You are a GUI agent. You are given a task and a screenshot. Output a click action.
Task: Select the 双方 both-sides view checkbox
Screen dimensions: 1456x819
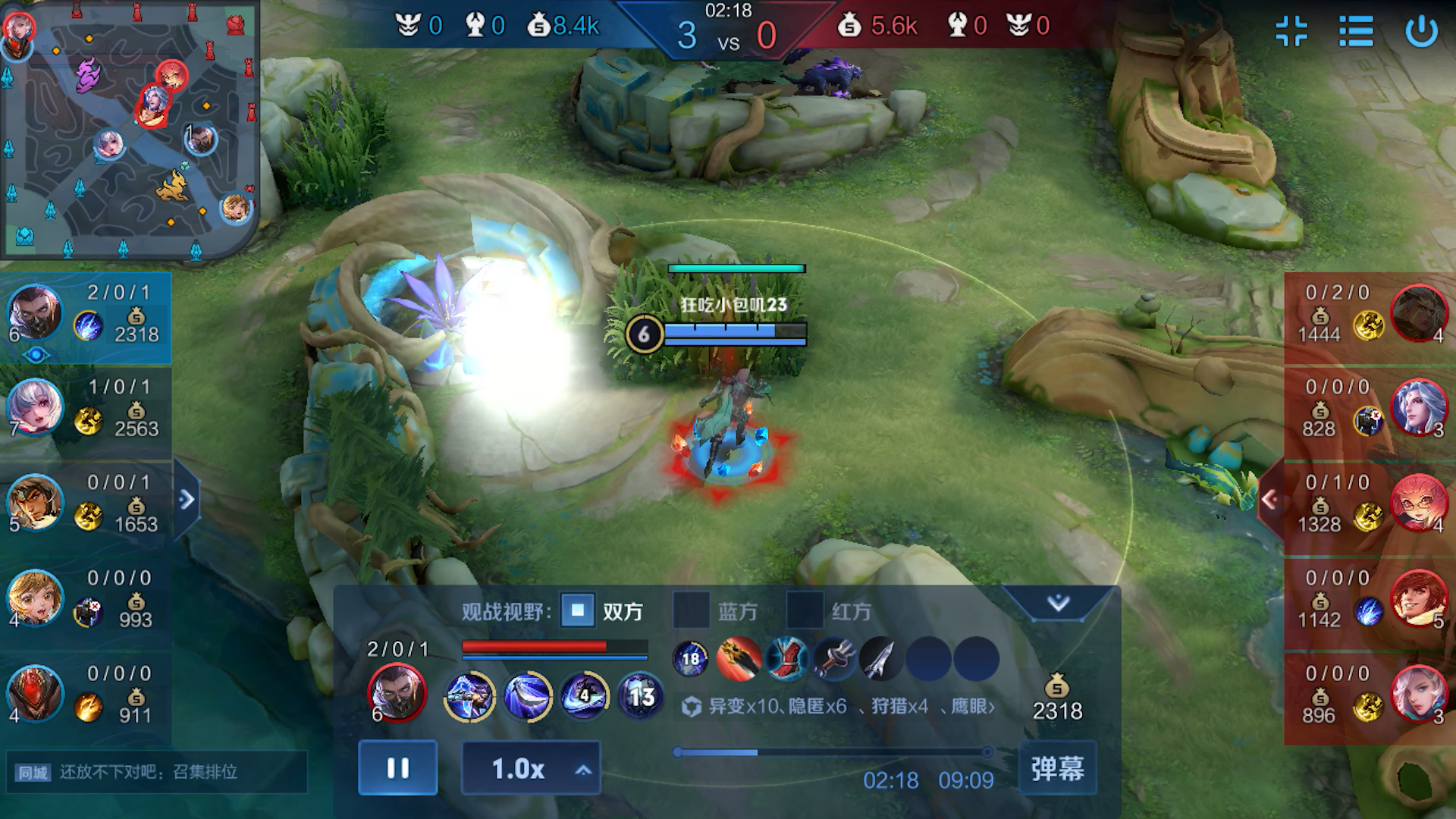pos(578,611)
